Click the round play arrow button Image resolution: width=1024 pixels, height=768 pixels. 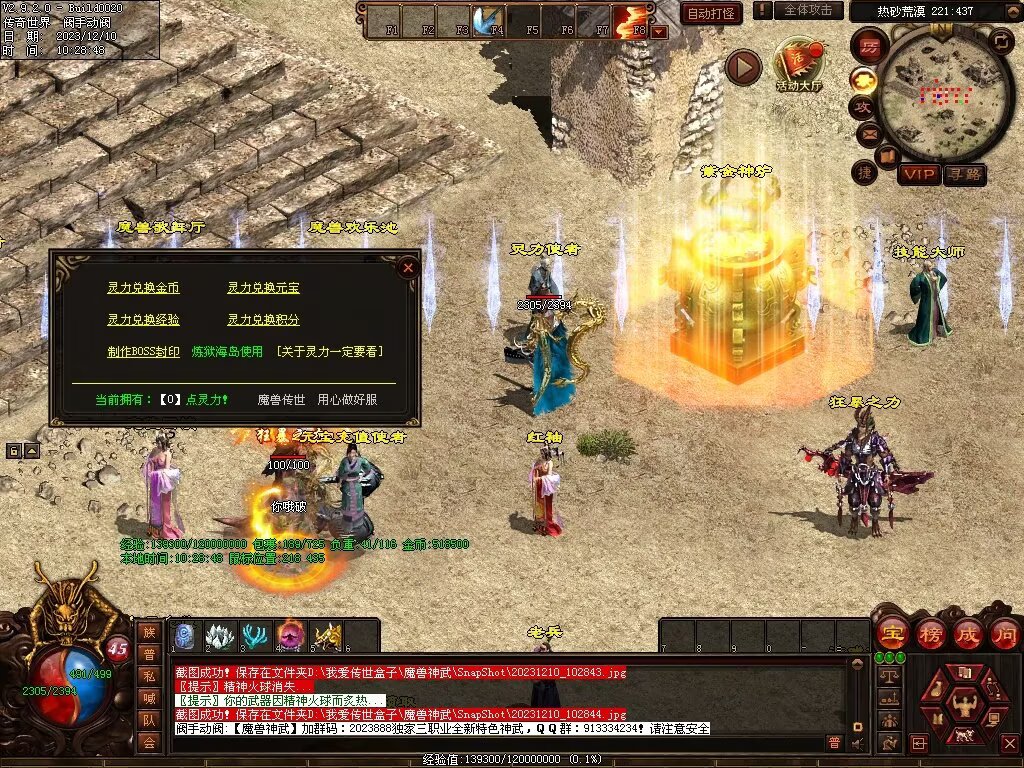[743, 67]
